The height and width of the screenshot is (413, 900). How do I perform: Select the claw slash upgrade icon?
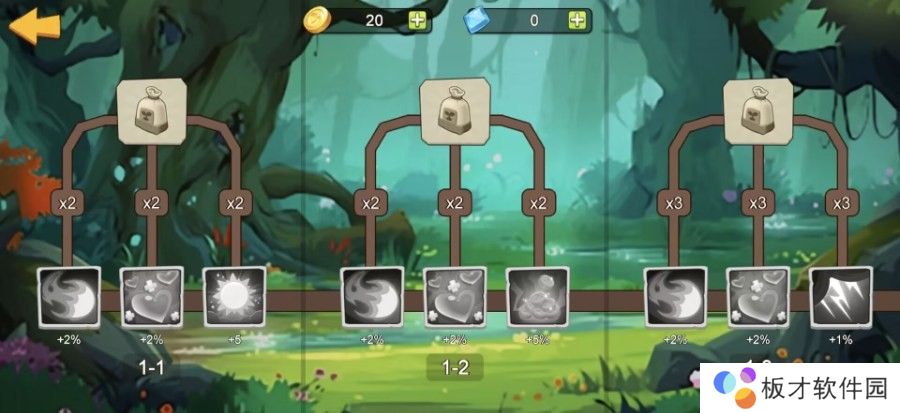coord(841,297)
